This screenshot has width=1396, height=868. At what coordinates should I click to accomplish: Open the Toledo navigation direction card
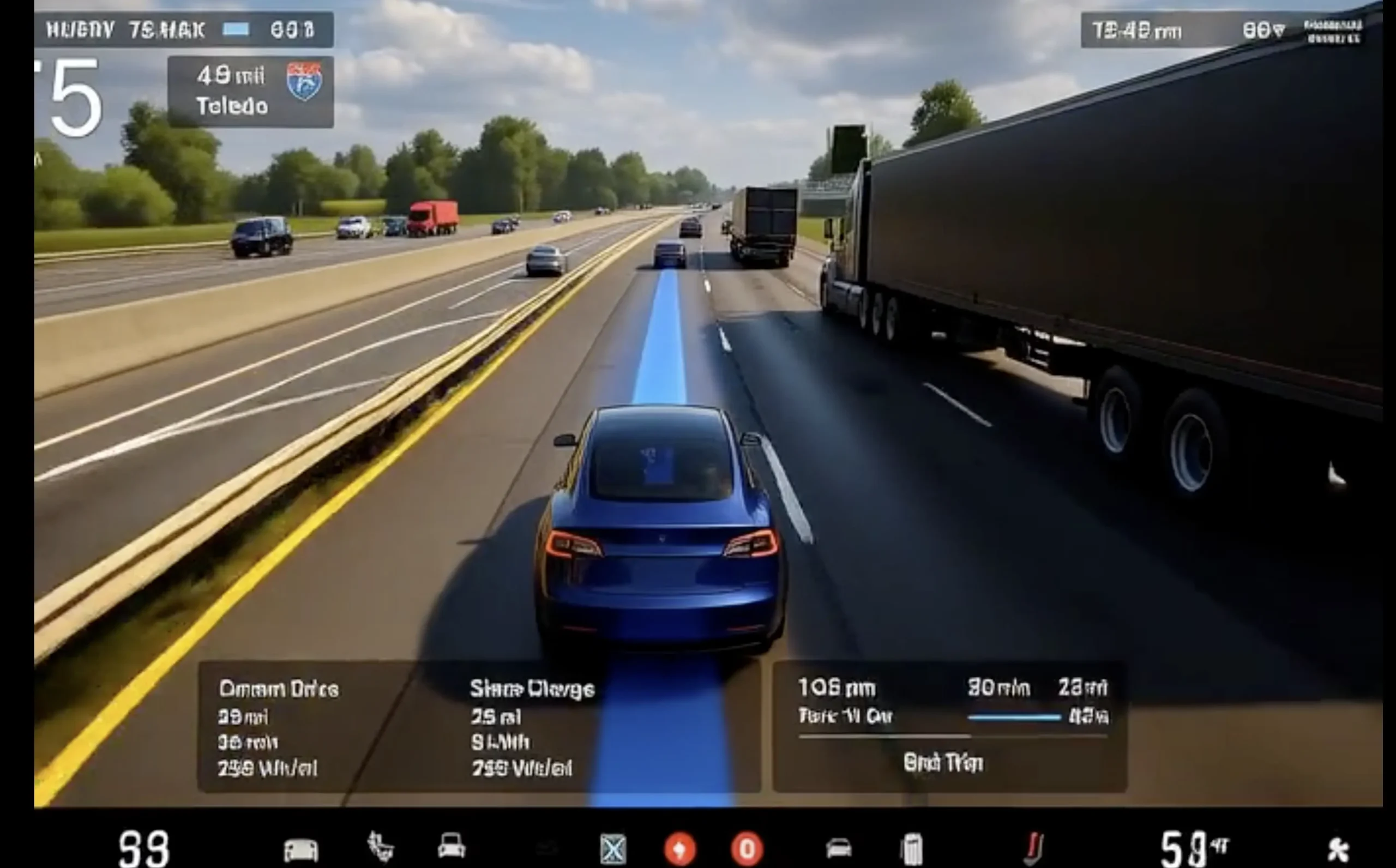coord(250,92)
